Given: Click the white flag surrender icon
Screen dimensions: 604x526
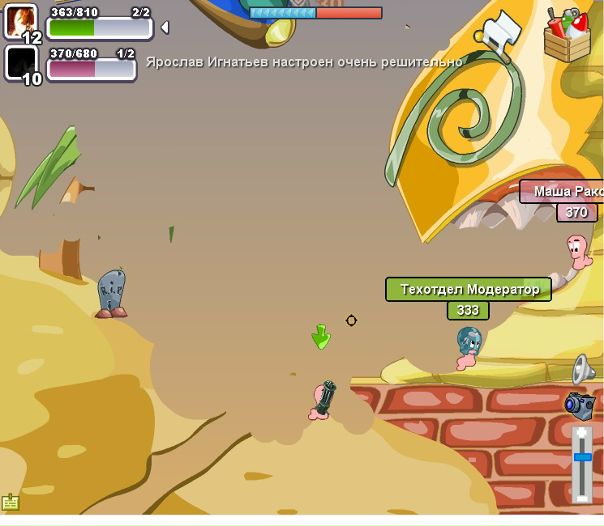Looking at the screenshot, I should point(502,34).
